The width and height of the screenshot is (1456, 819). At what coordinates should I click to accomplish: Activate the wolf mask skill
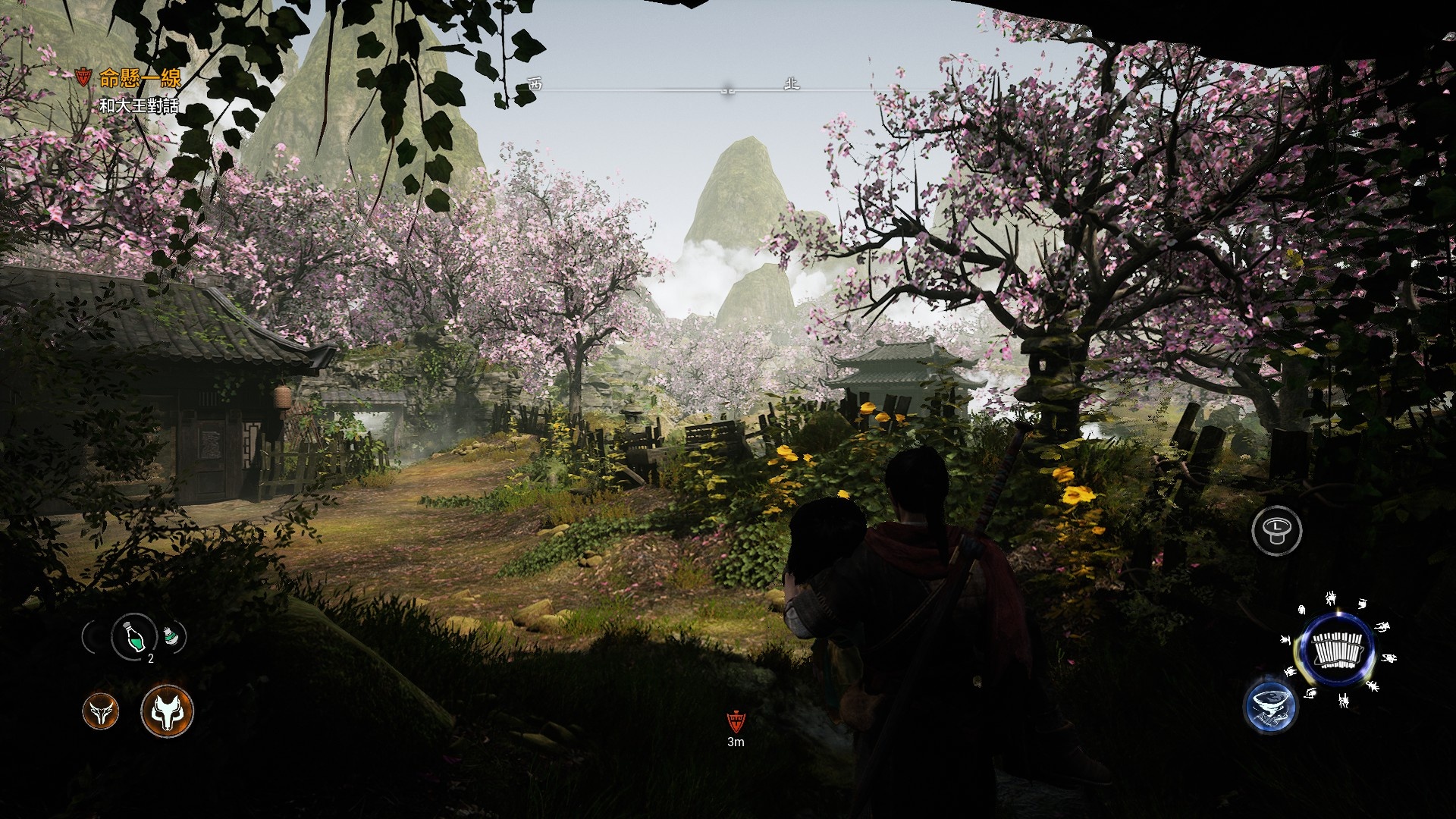(167, 711)
